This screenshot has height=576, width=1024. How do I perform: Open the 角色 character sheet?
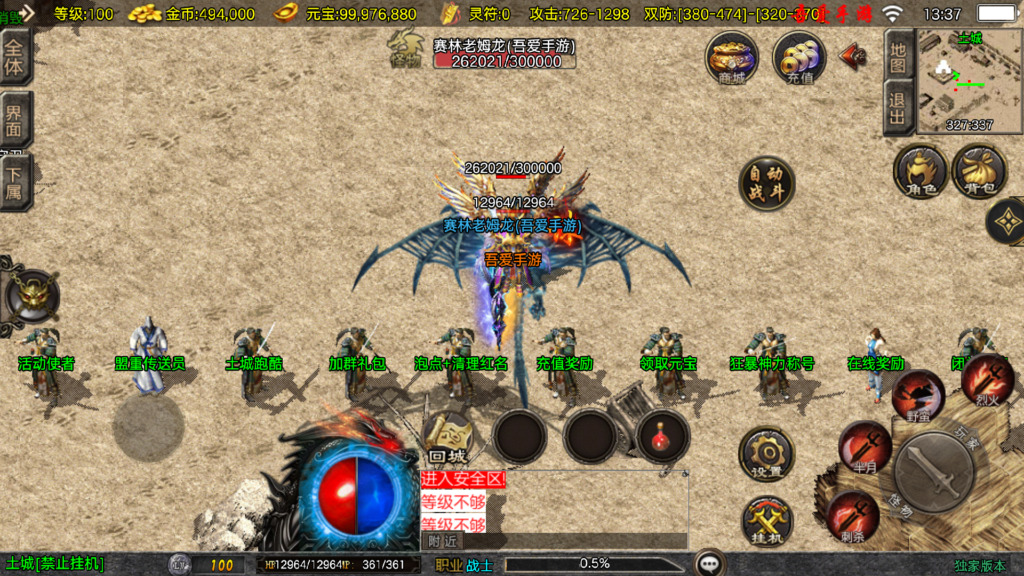coord(920,171)
